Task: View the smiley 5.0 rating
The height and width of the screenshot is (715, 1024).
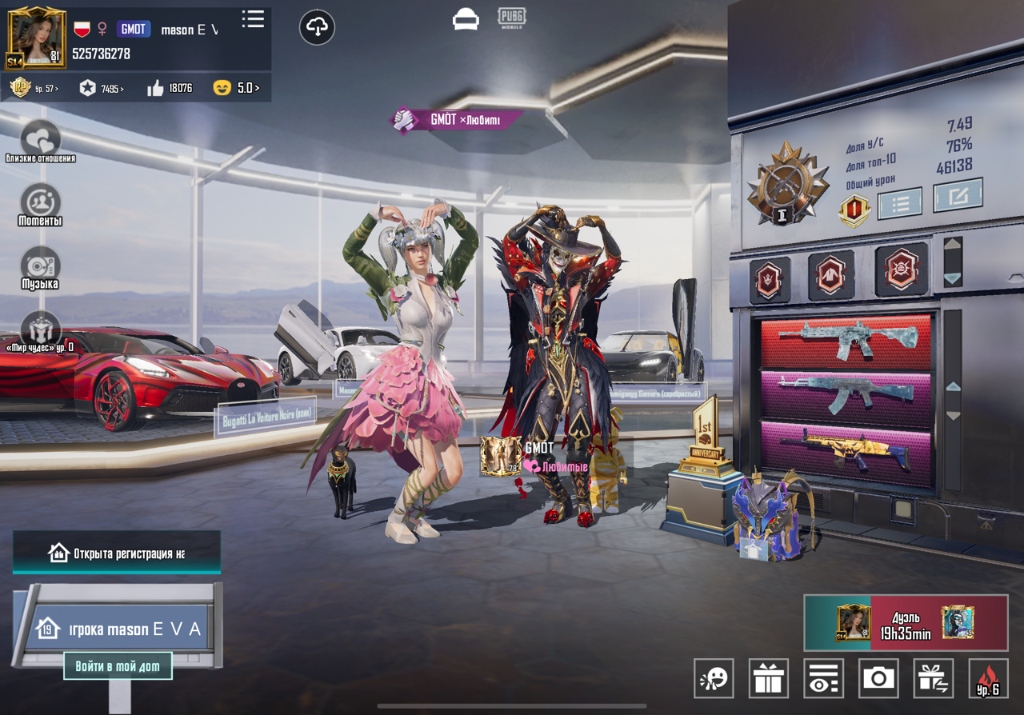Action: pos(236,88)
